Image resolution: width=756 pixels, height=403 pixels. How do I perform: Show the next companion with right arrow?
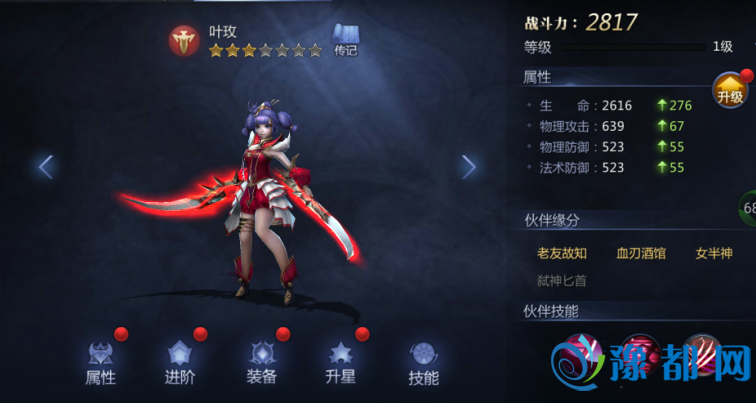468,166
